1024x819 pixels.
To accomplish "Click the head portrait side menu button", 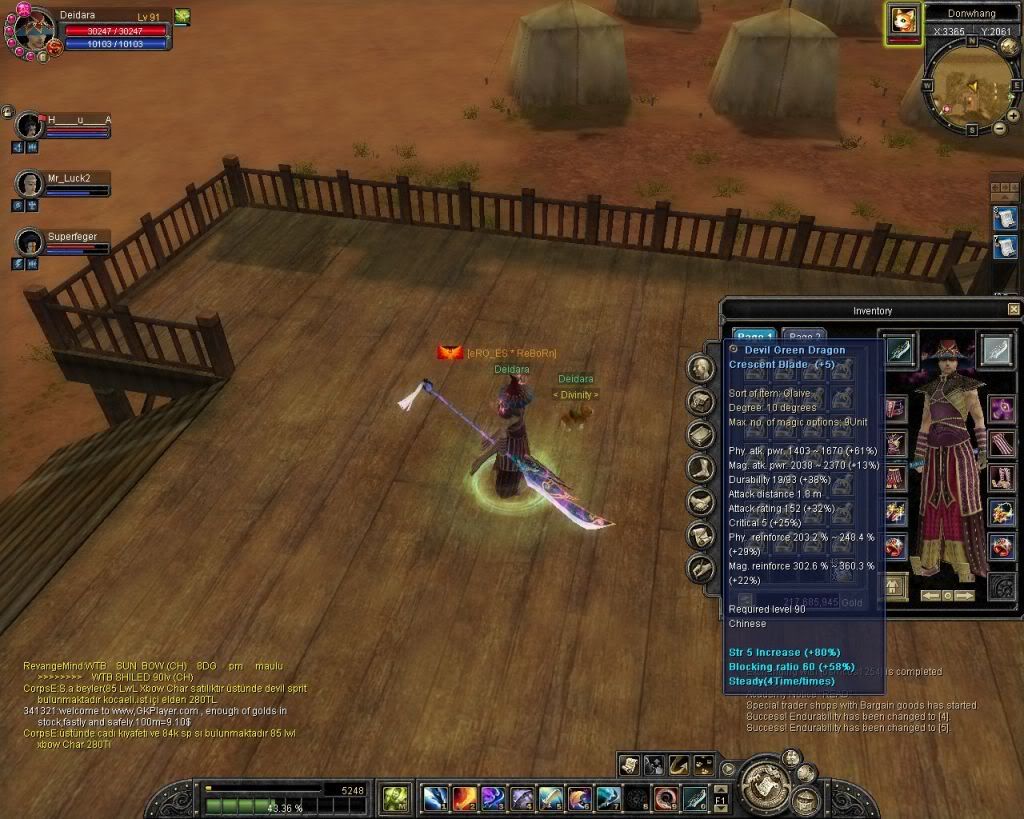I will point(700,368).
